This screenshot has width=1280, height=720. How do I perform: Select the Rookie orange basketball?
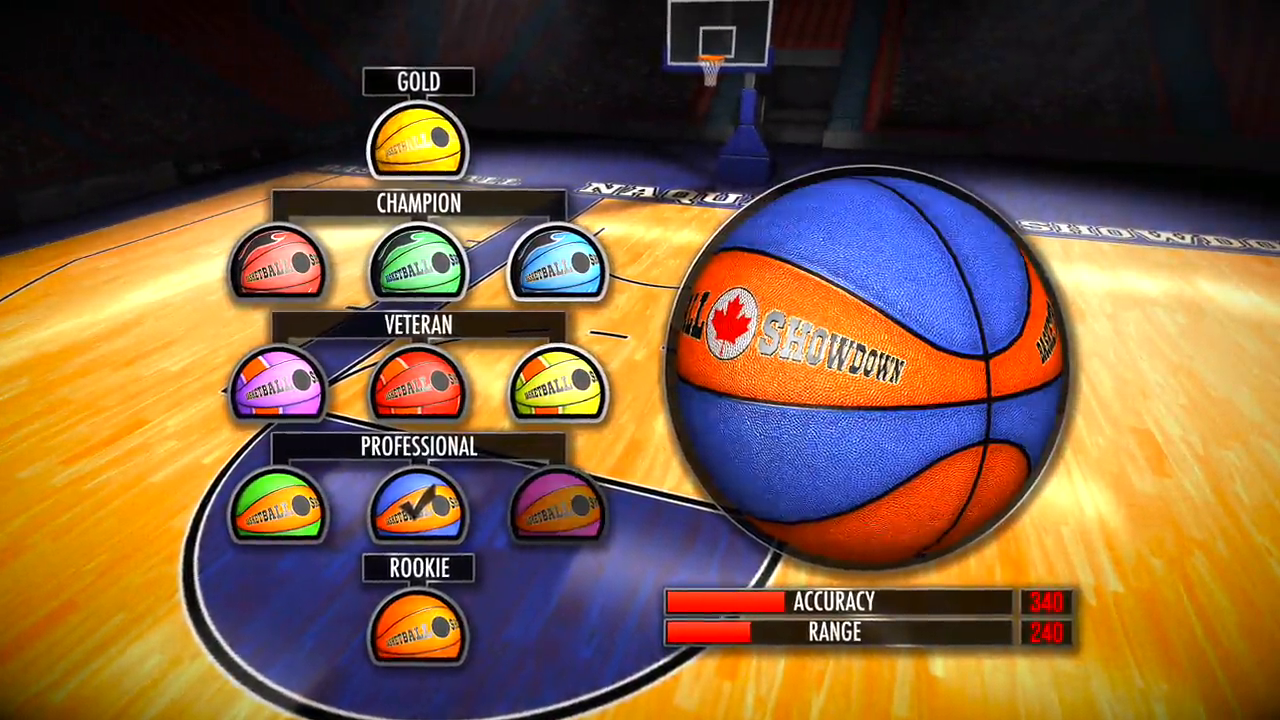coord(418,627)
